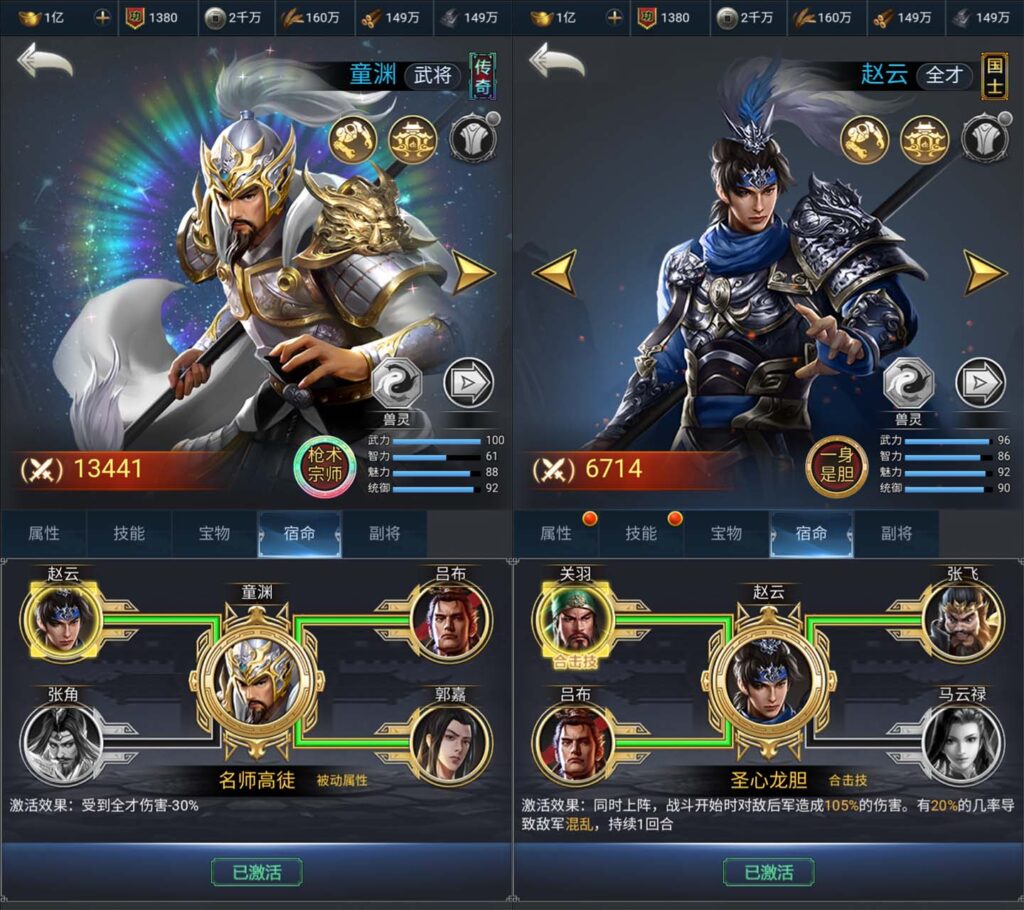1024x910 pixels.
Task: Switch to 副将 tab under 童渊
Action: click(385, 534)
